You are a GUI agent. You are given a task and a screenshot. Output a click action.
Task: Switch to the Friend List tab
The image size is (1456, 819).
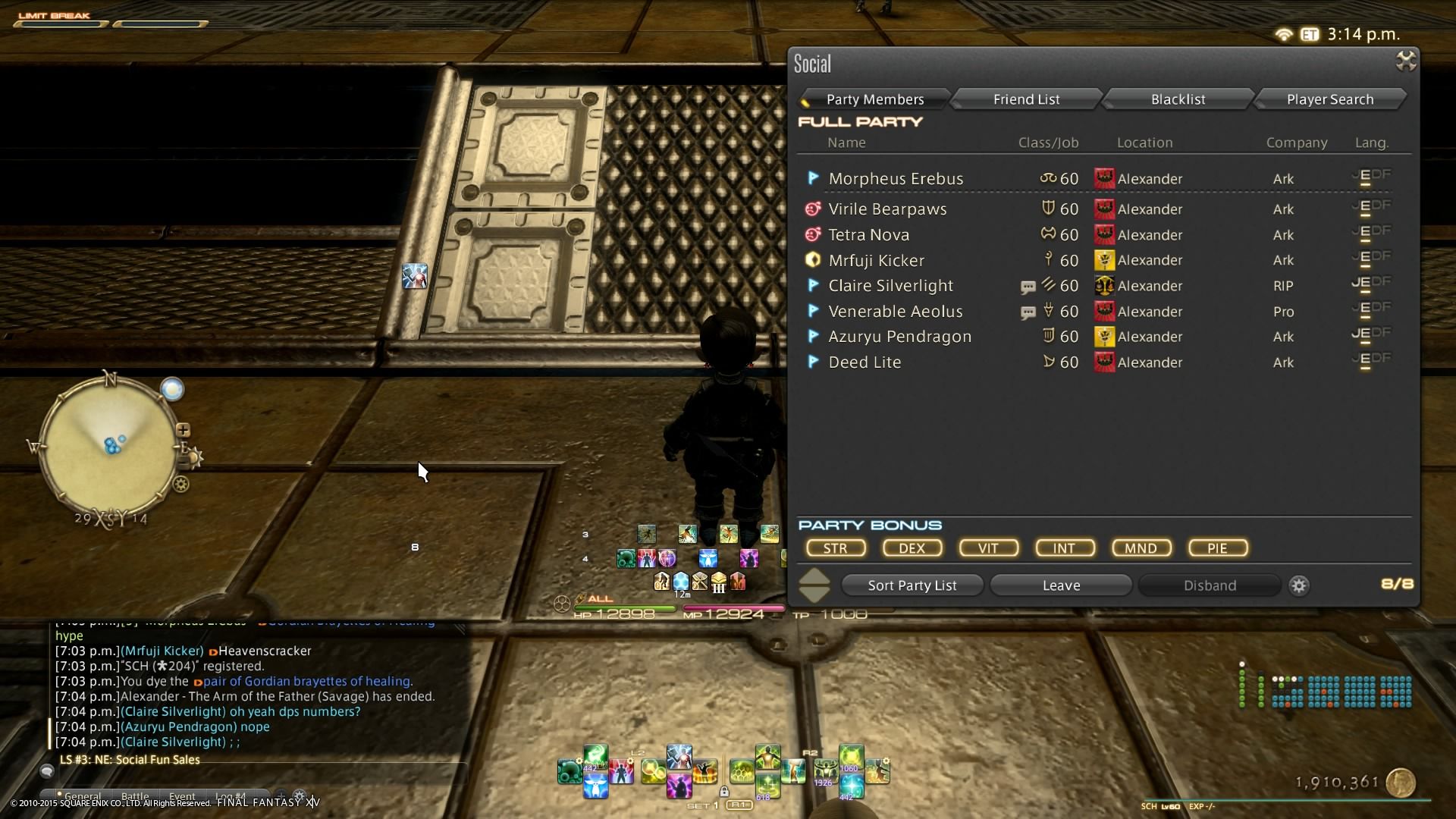[1026, 99]
